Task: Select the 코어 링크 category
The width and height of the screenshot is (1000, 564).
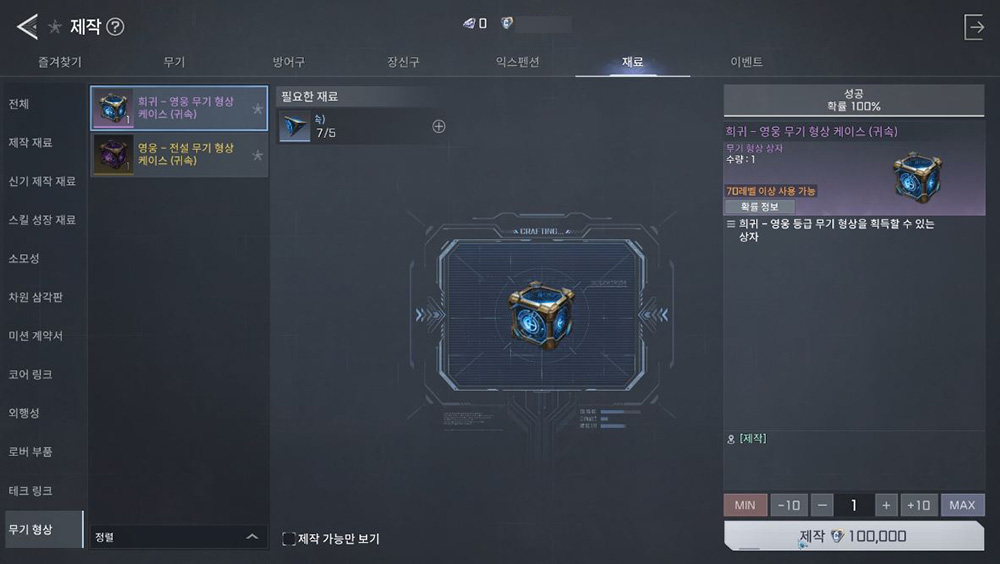Action: point(30,374)
